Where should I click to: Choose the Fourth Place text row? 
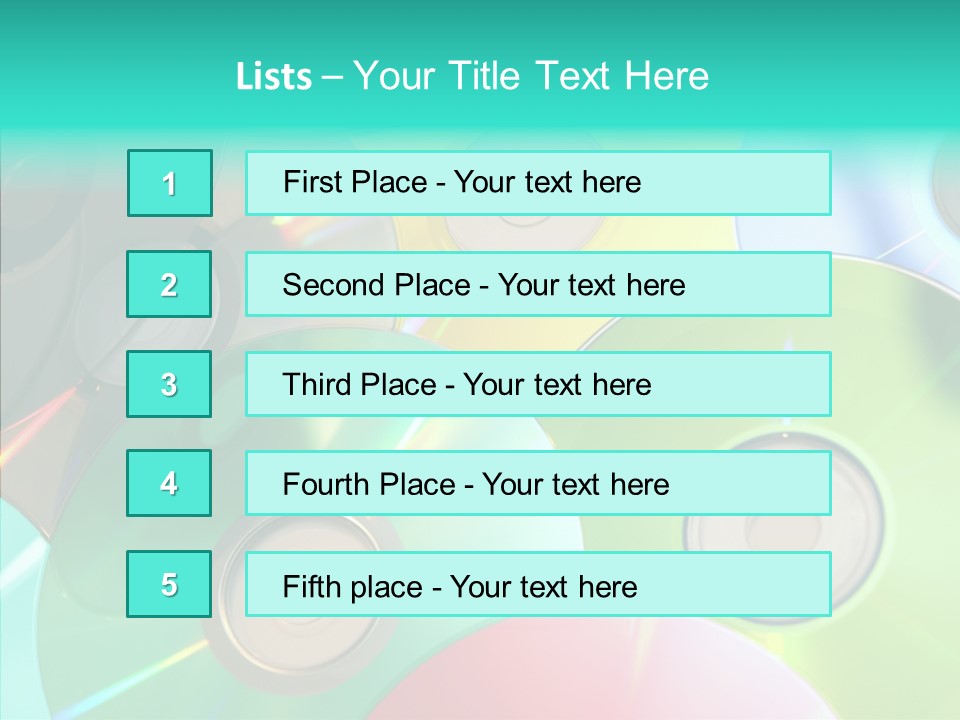(x=538, y=484)
